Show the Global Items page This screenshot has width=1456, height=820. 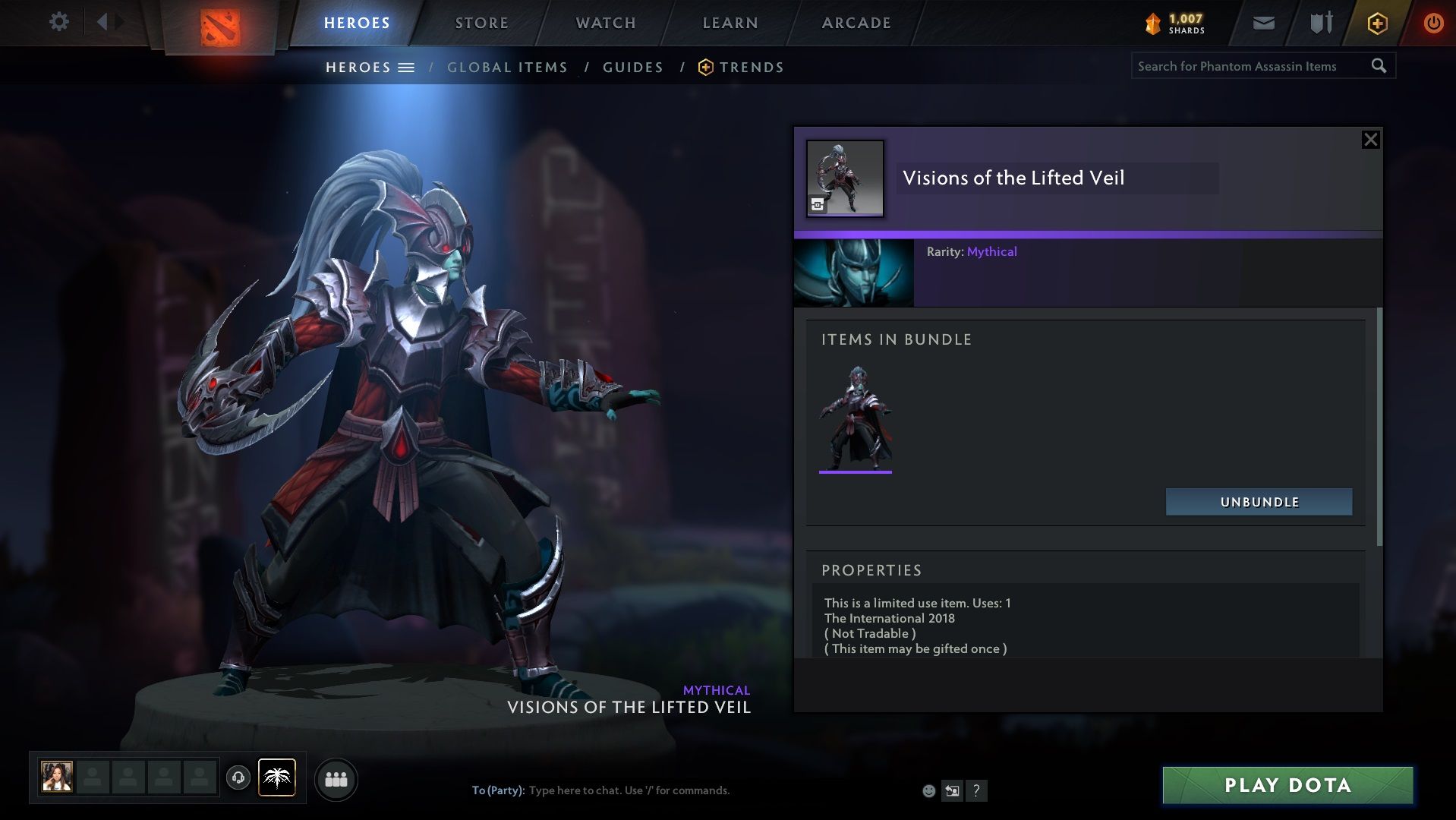[507, 68]
